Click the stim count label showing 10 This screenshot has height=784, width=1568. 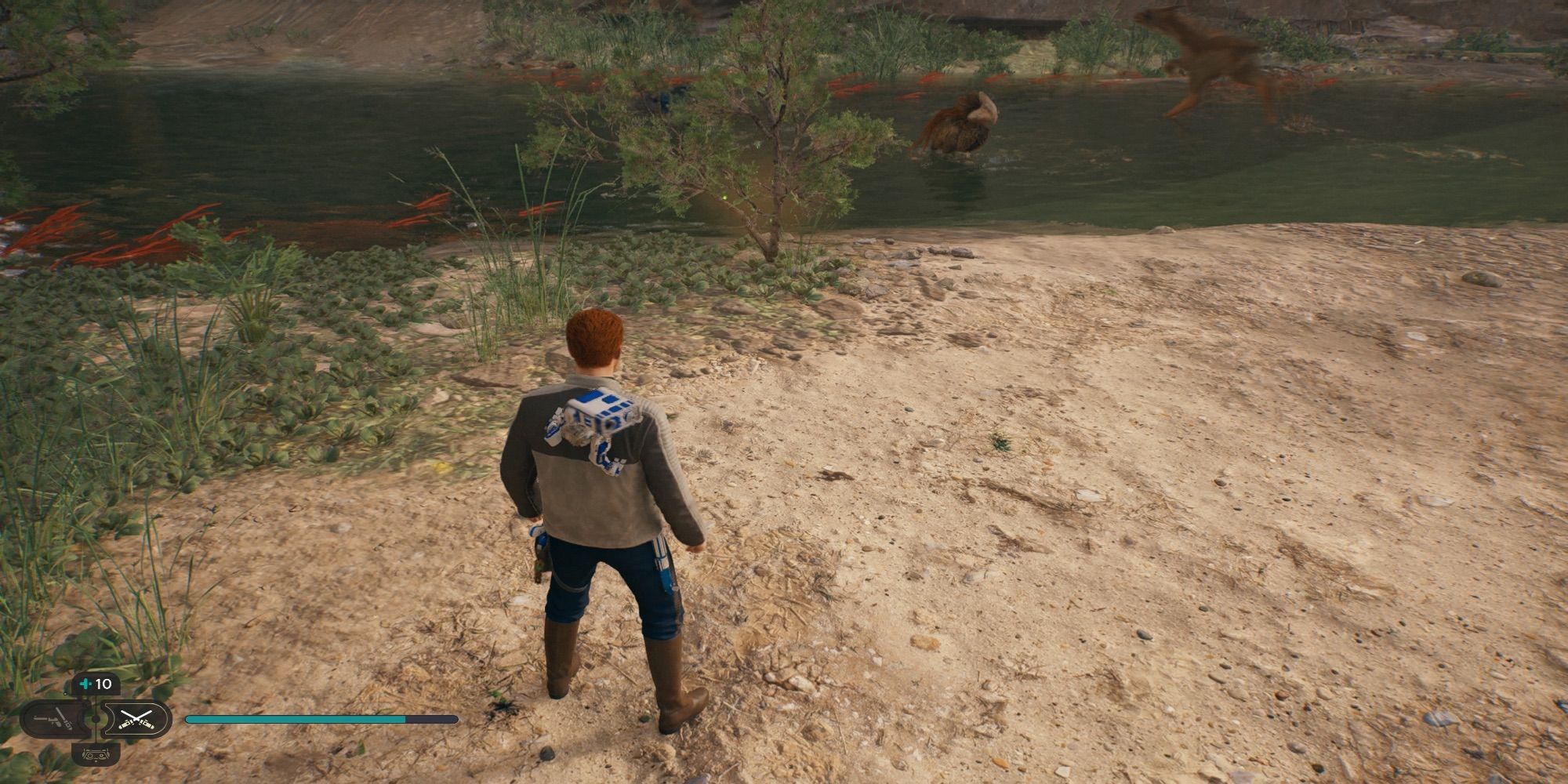tap(104, 684)
